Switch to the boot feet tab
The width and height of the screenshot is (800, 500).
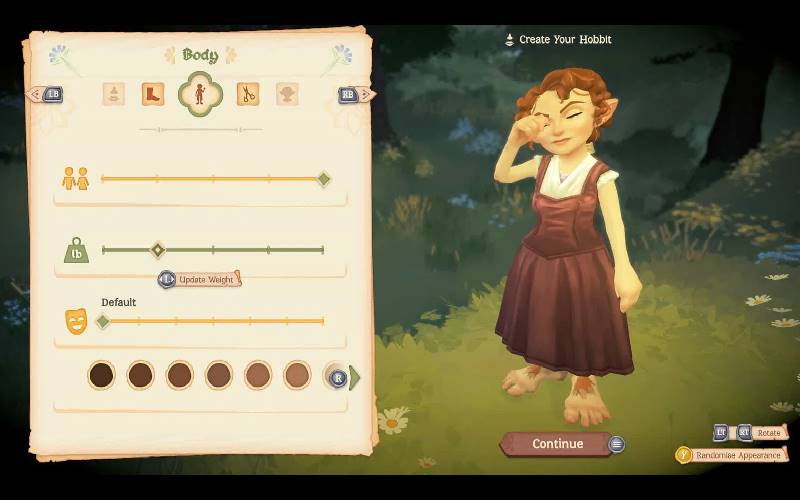click(x=152, y=94)
